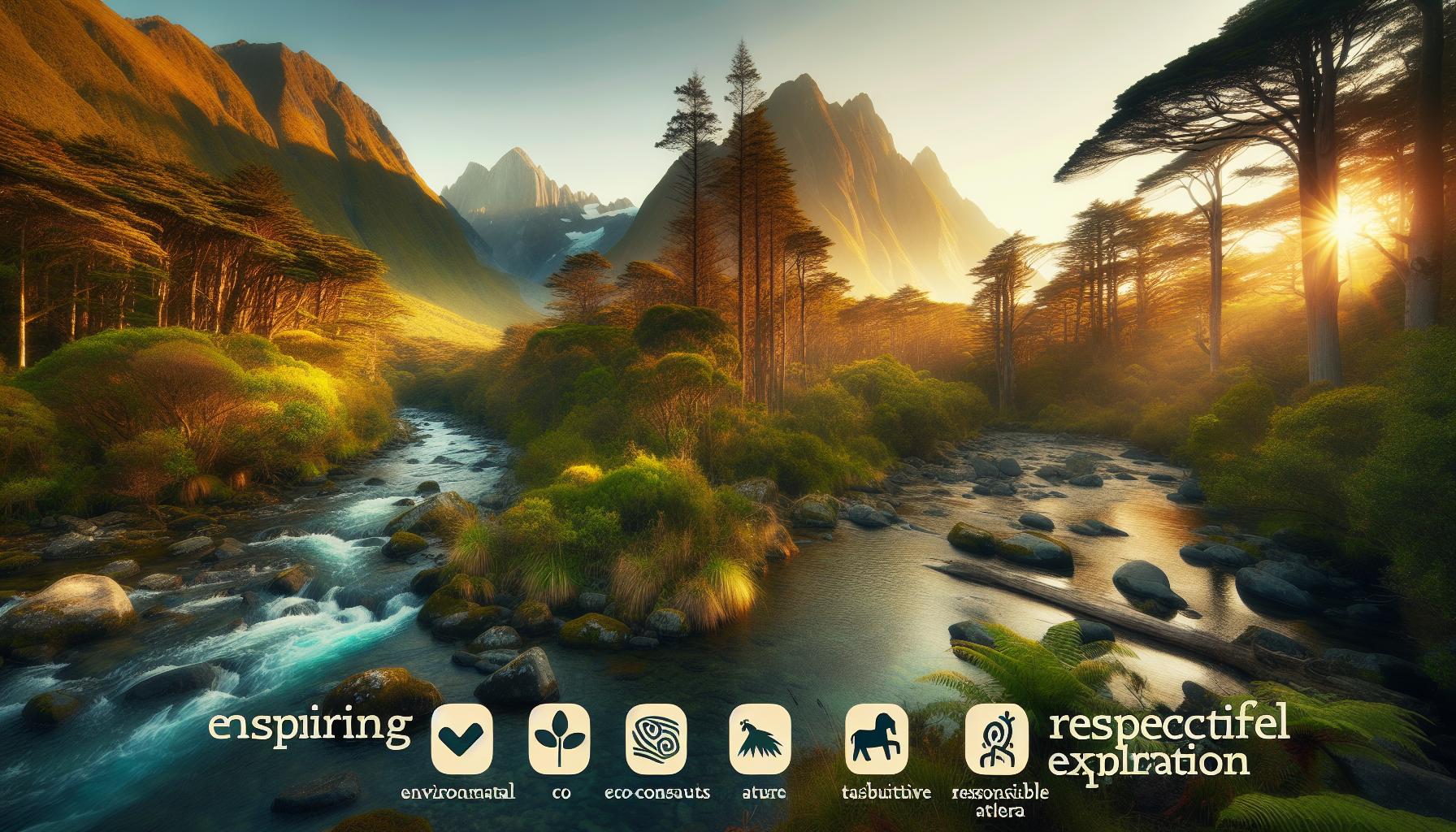Select the plant sprout icon
The width and height of the screenshot is (1456, 832).
pyautogui.click(x=559, y=738)
